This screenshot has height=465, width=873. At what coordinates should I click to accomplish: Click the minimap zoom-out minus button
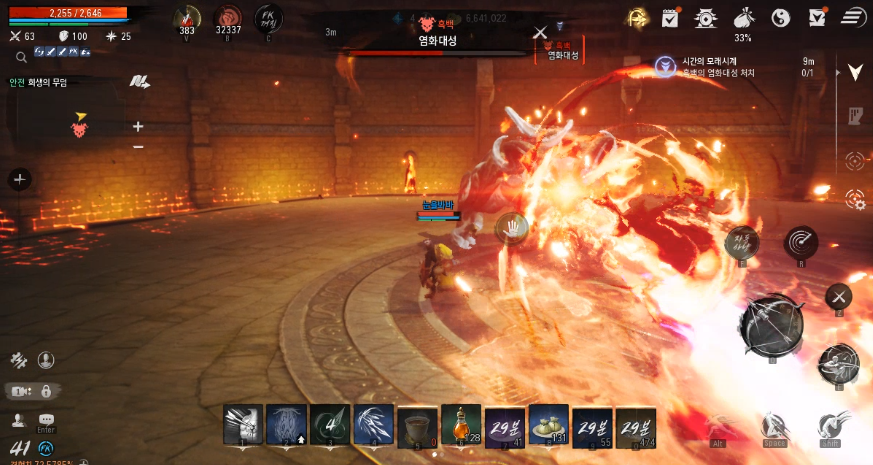point(138,147)
